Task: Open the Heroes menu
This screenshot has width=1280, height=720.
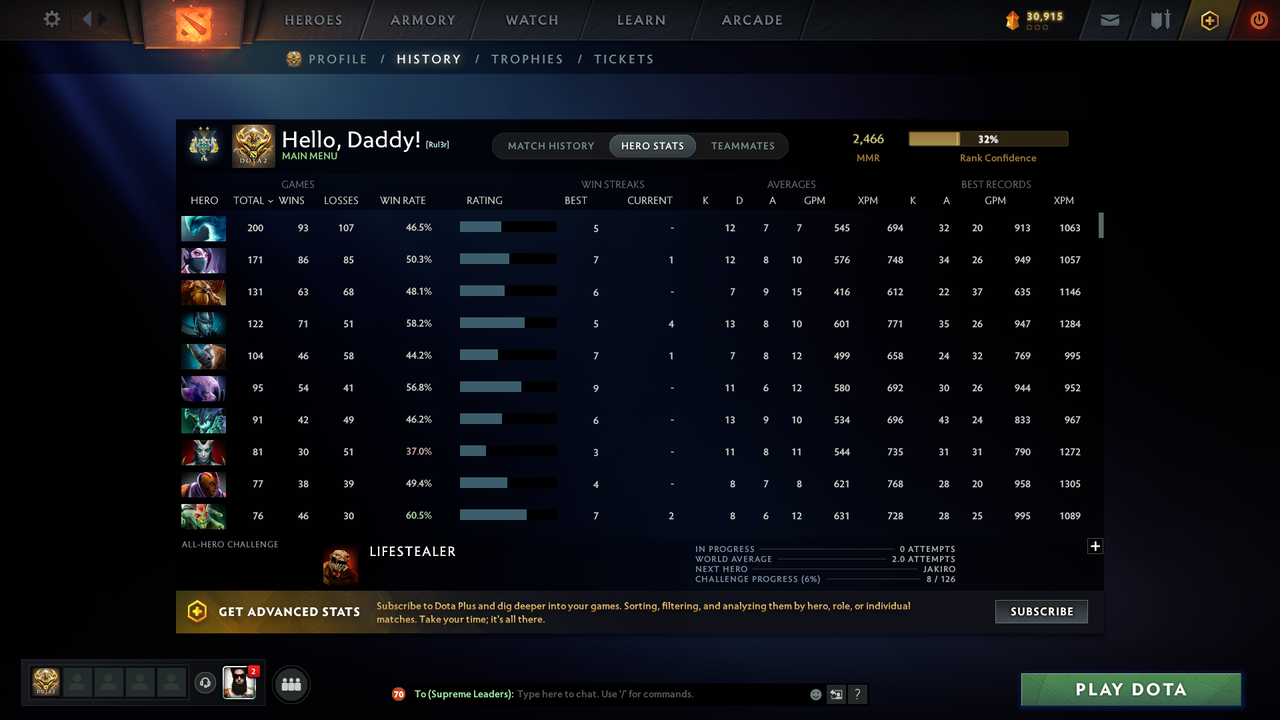Action: [313, 20]
